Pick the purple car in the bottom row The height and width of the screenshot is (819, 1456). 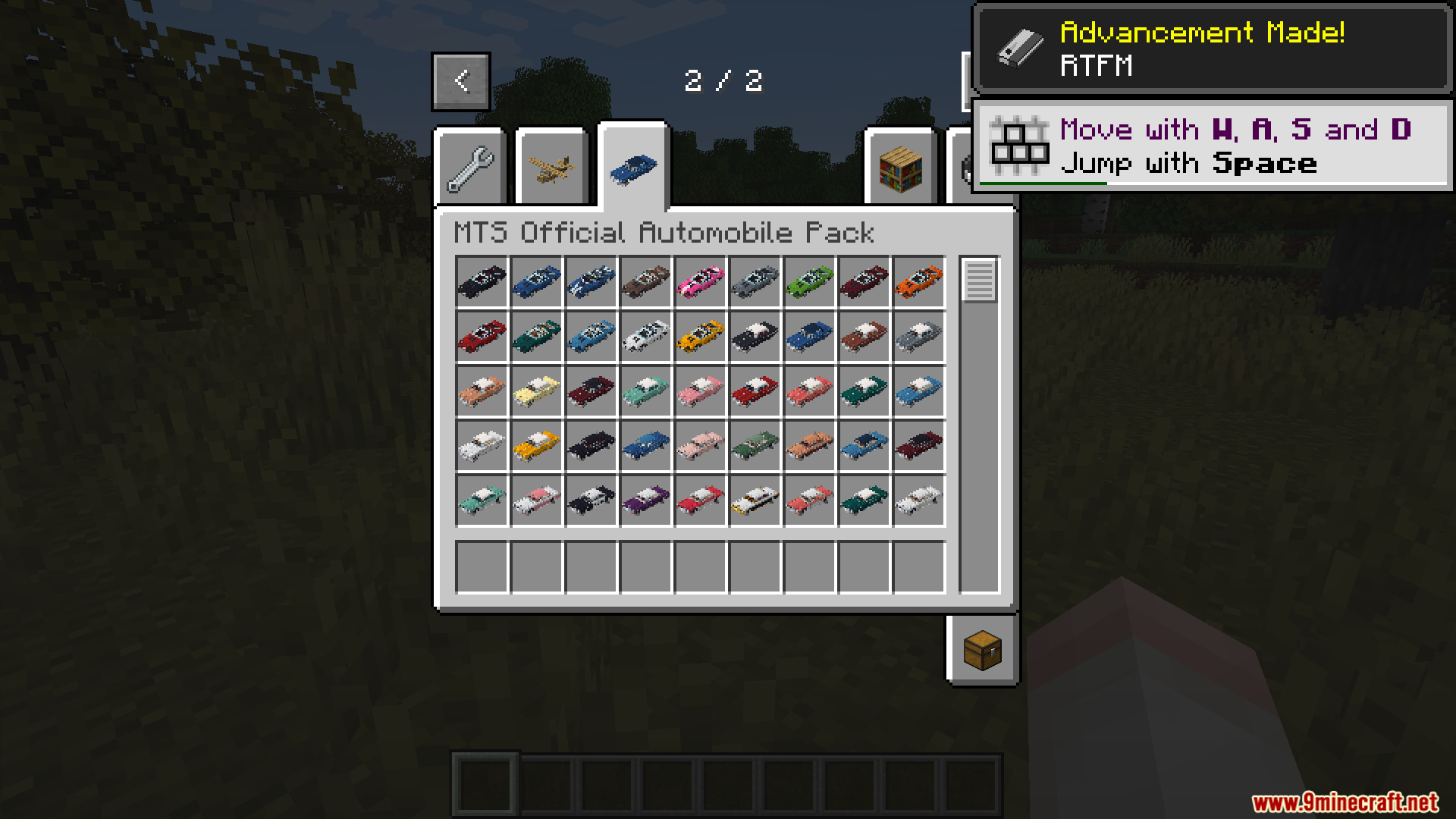point(646,499)
